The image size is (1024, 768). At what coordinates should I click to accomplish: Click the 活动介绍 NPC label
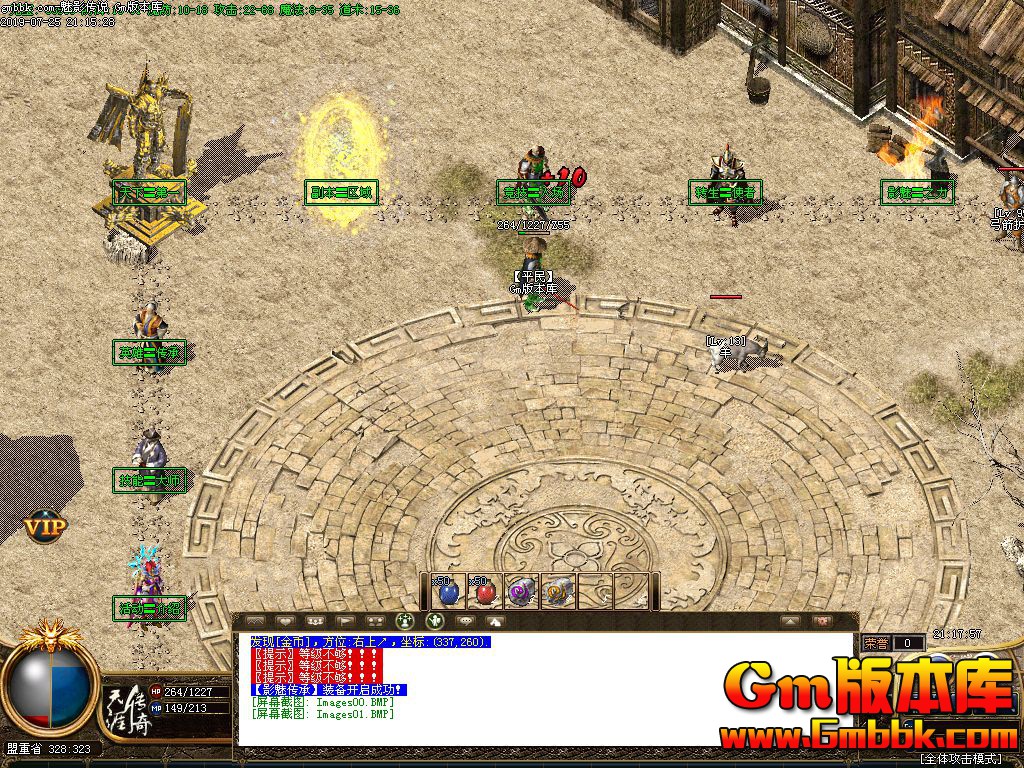(150, 608)
